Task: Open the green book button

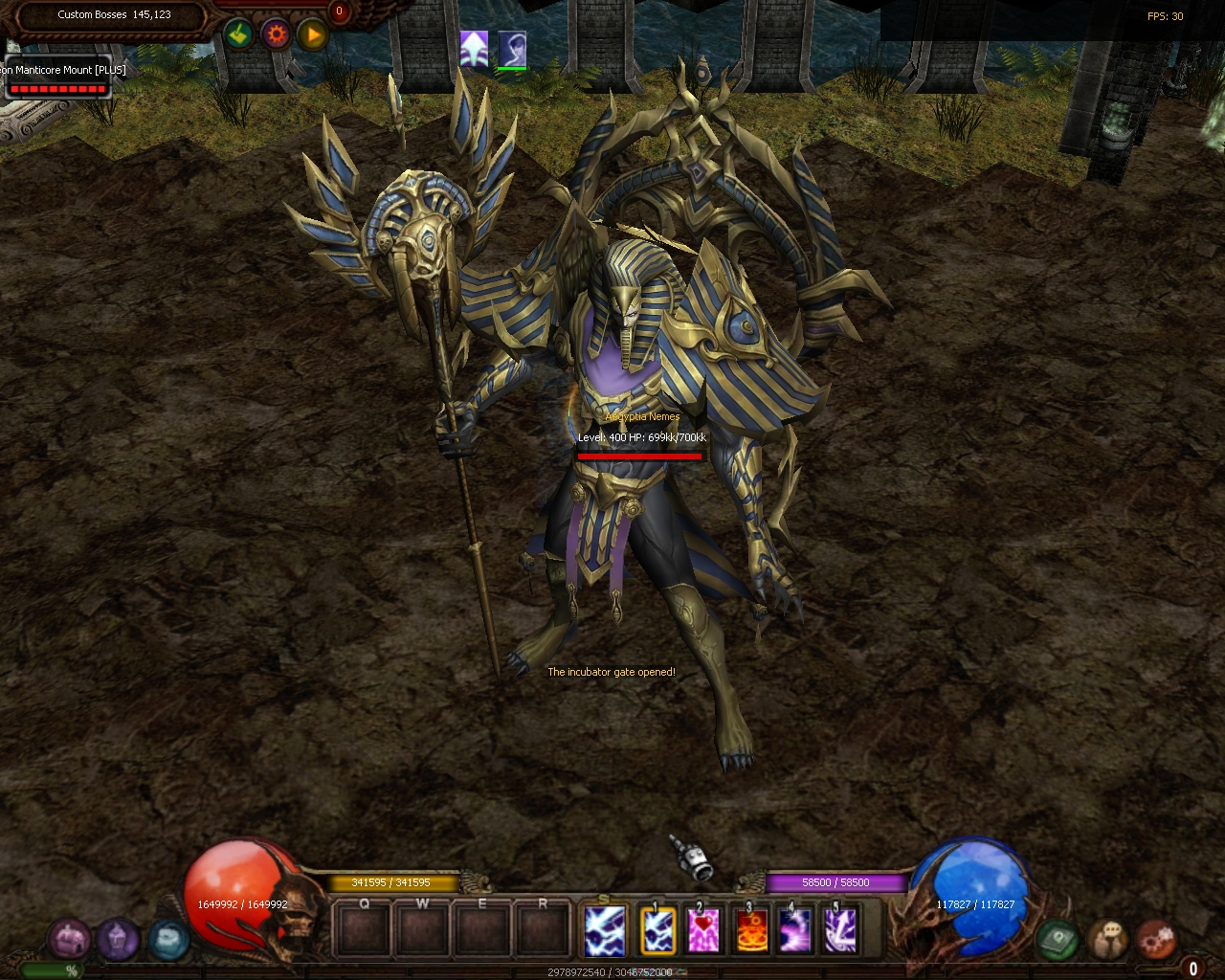Action: (x=1058, y=939)
